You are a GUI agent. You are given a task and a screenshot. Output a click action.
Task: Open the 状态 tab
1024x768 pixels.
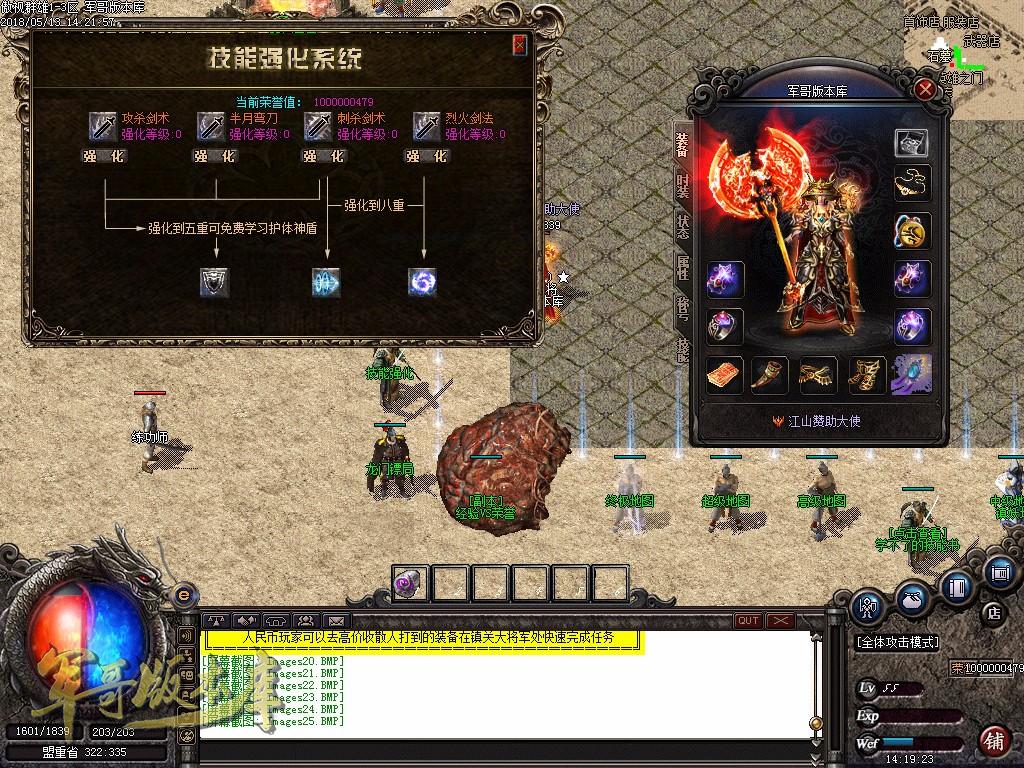pos(683,226)
